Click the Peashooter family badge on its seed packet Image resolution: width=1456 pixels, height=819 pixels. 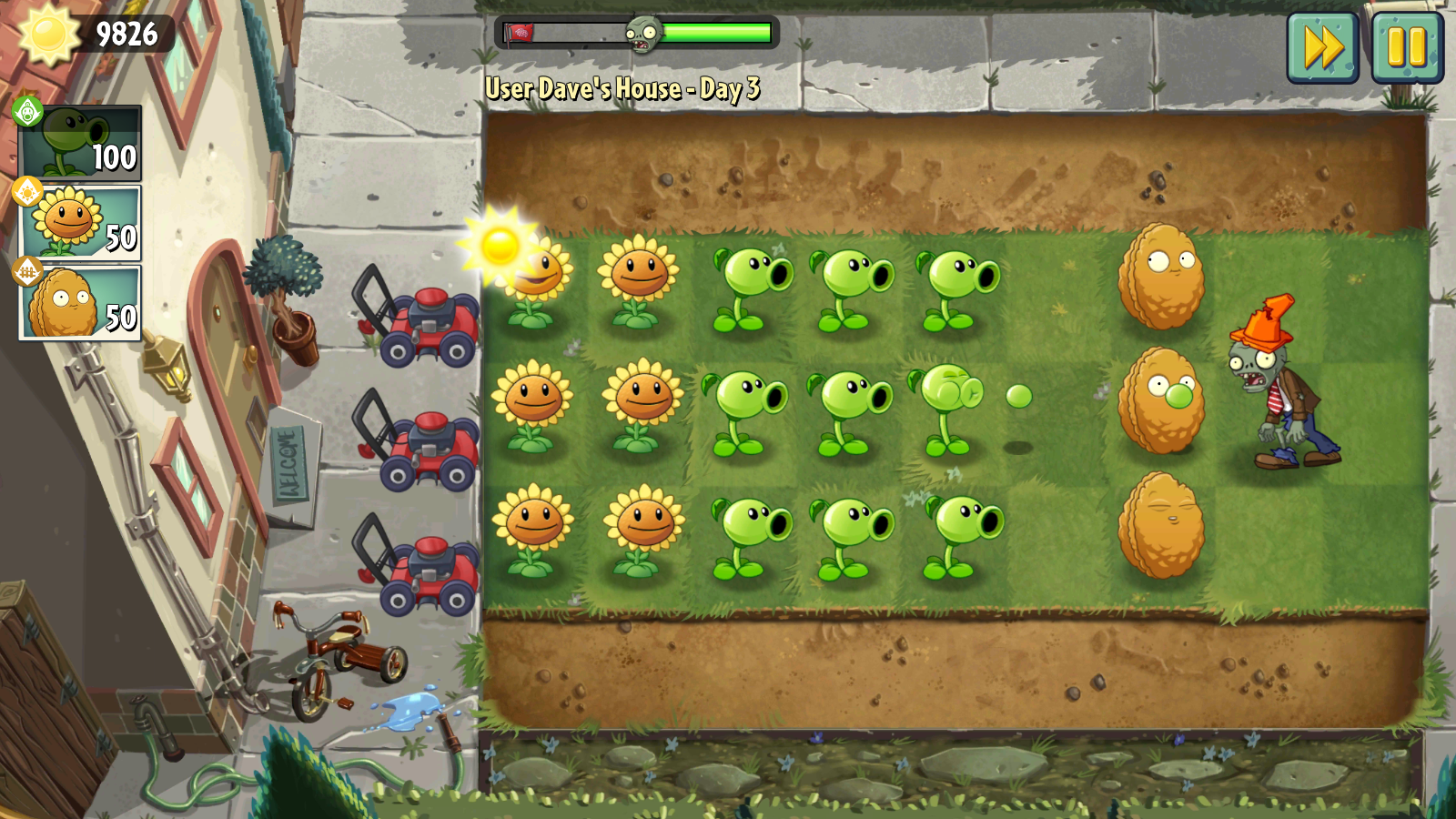click(27, 113)
